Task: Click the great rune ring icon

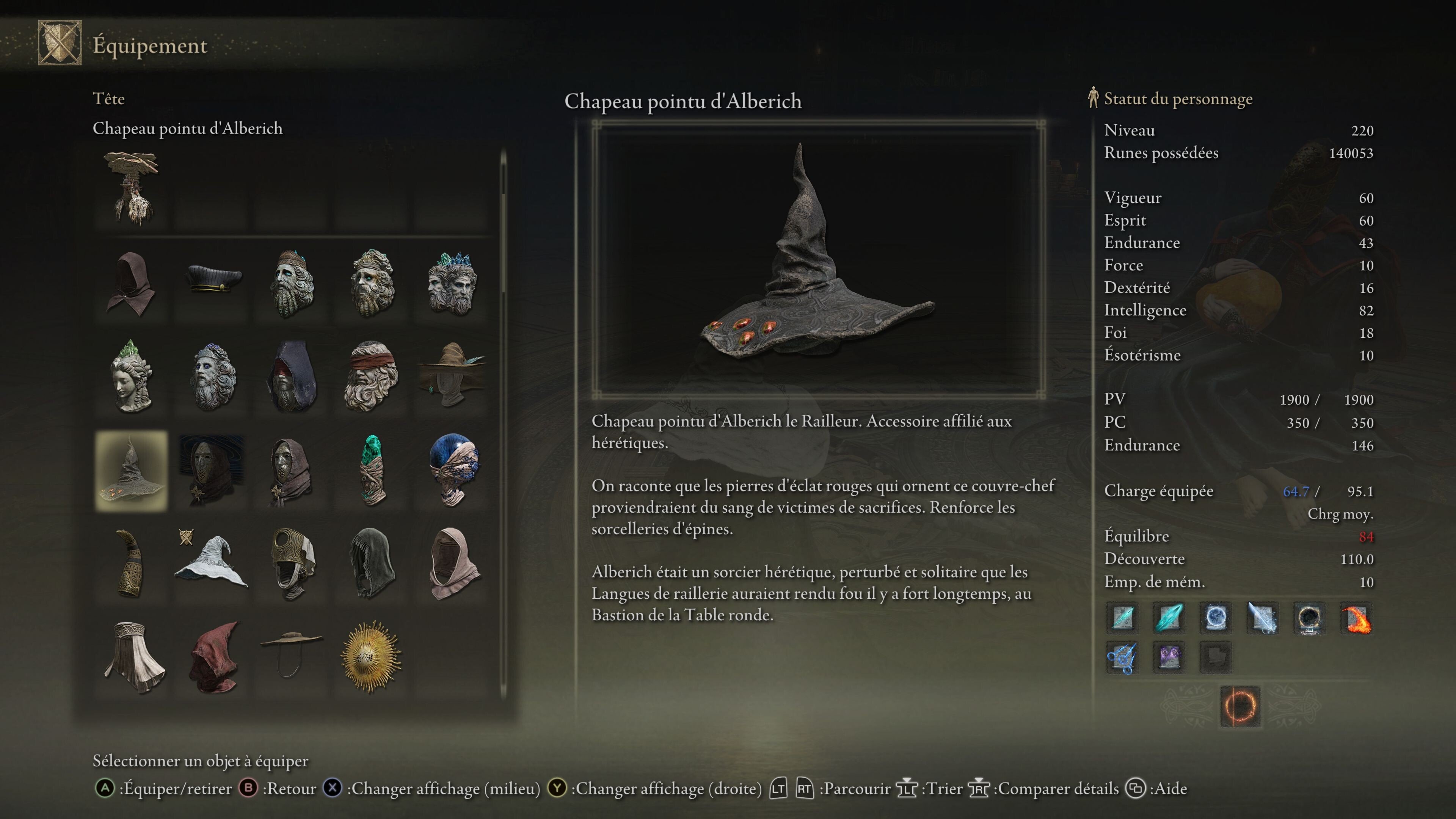Action: [1239, 706]
